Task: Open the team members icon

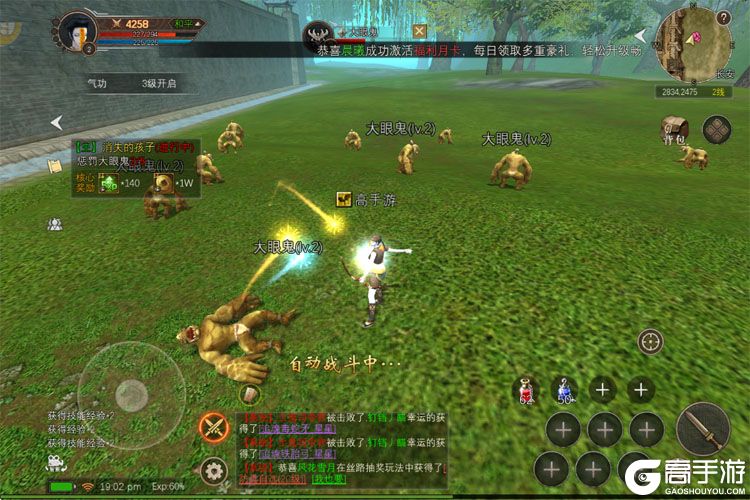Action: (54, 225)
